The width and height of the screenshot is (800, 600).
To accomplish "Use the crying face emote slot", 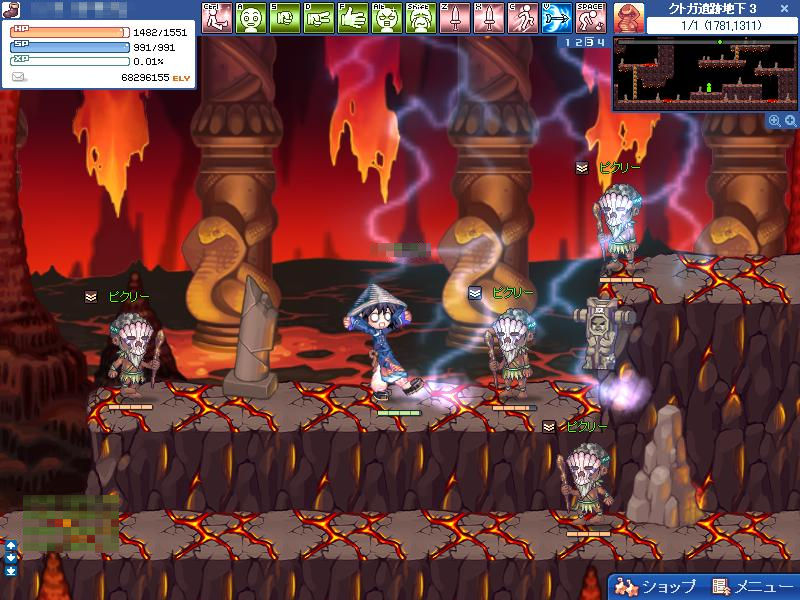I will coord(421,17).
